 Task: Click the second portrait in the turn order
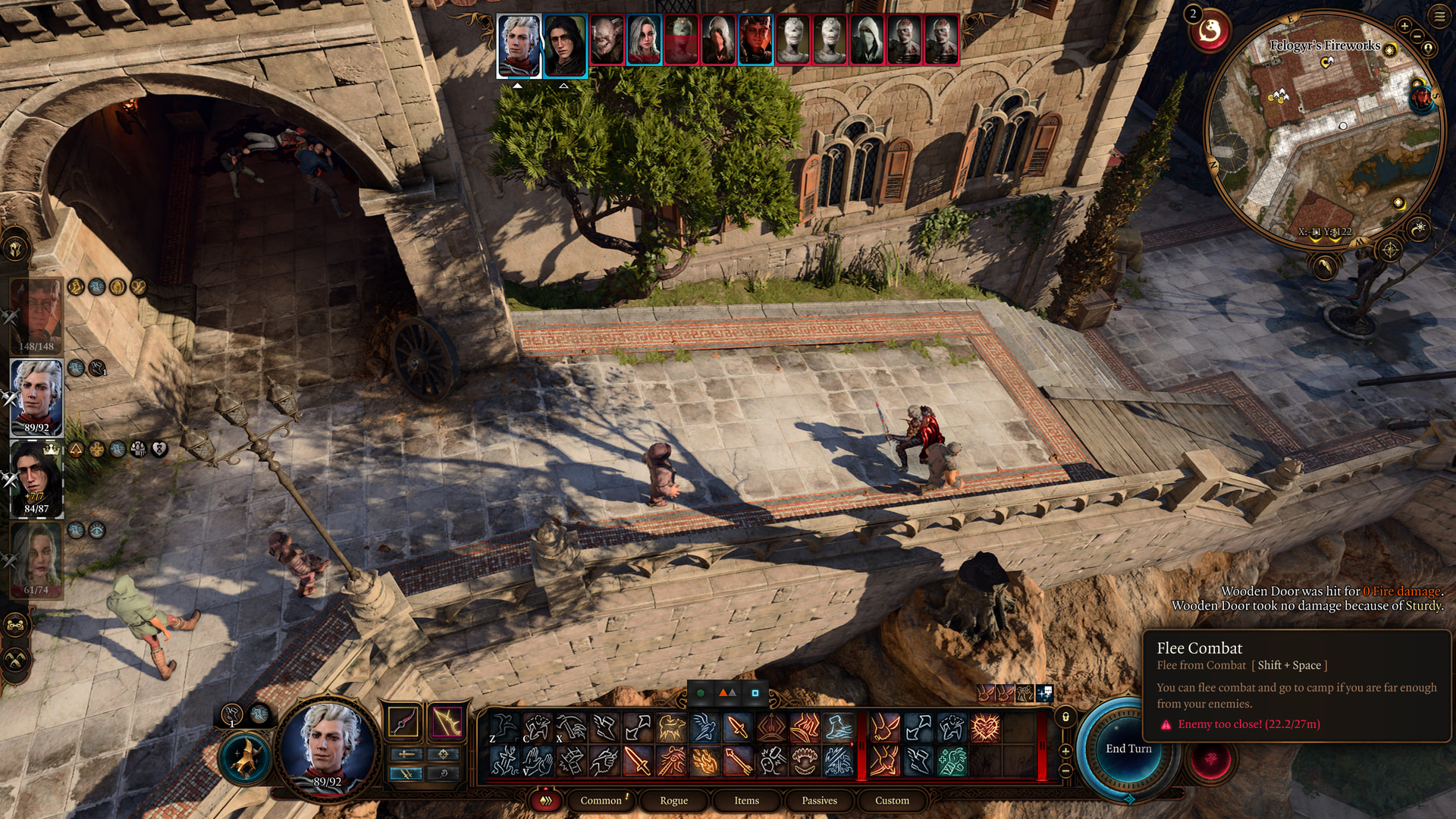click(x=564, y=45)
